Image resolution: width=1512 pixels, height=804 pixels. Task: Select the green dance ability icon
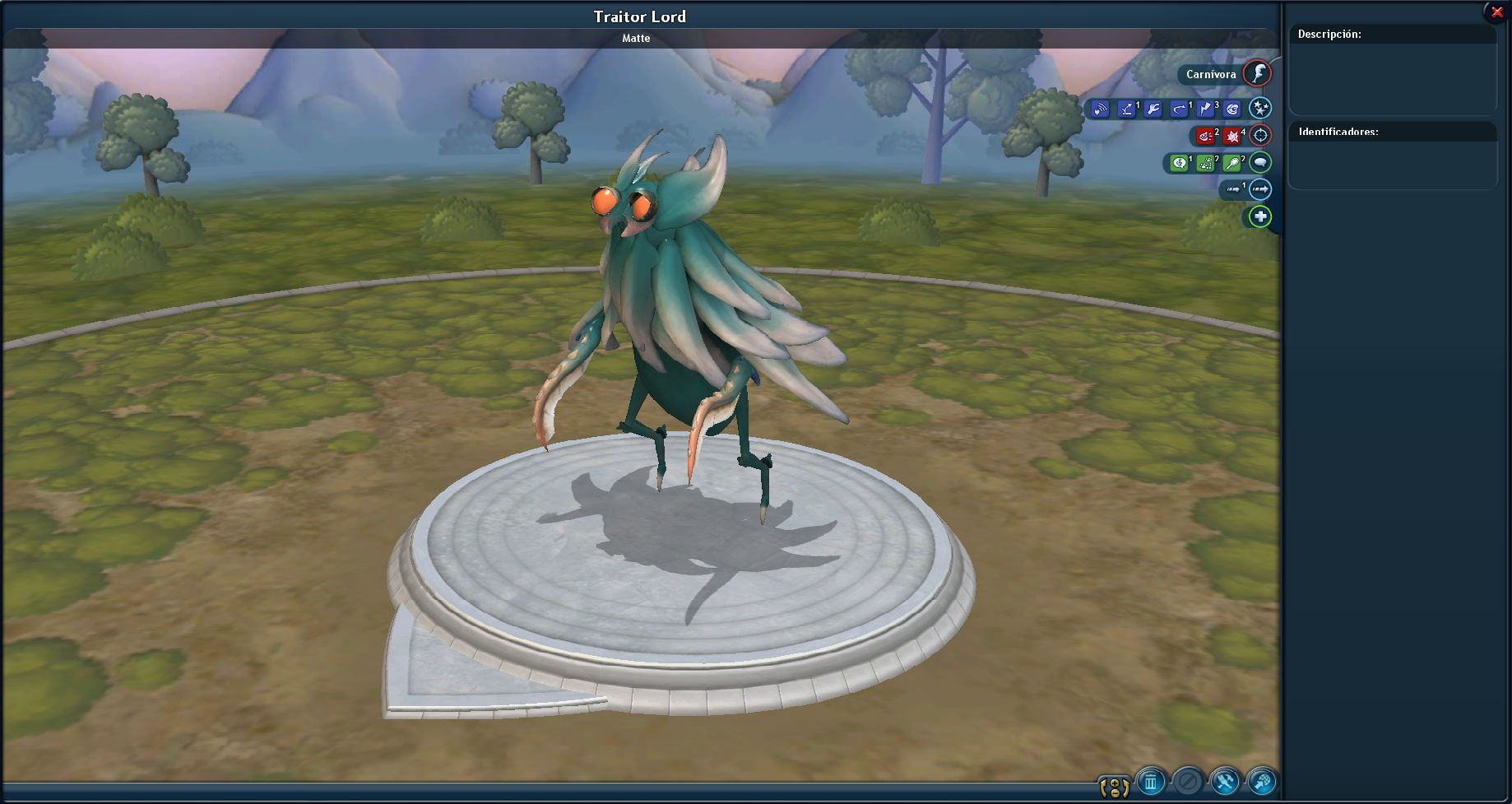coord(1204,163)
